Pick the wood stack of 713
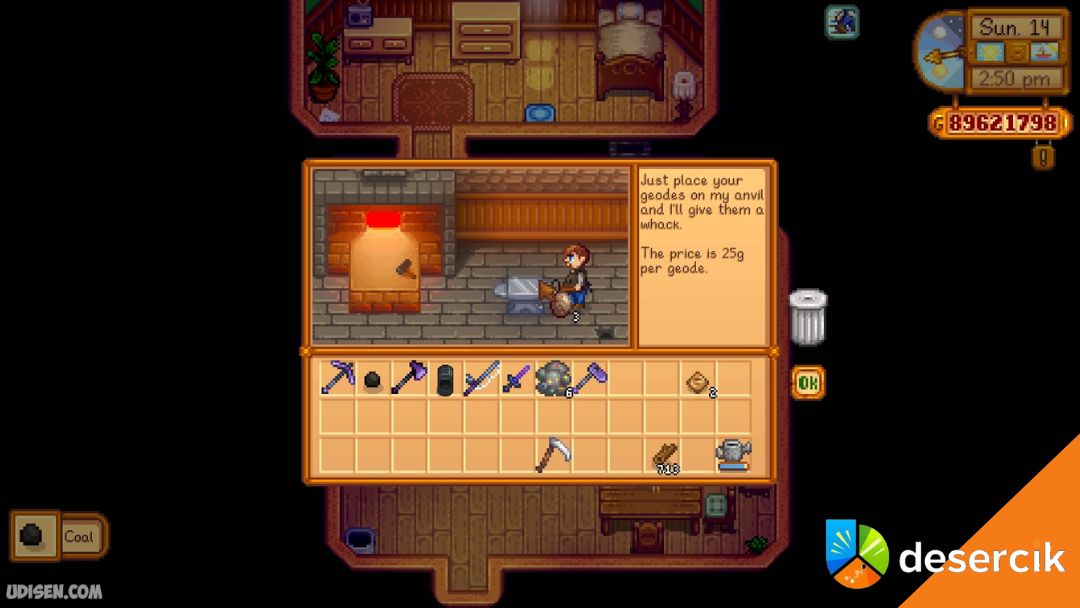Image resolution: width=1080 pixels, height=608 pixels. [x=663, y=455]
